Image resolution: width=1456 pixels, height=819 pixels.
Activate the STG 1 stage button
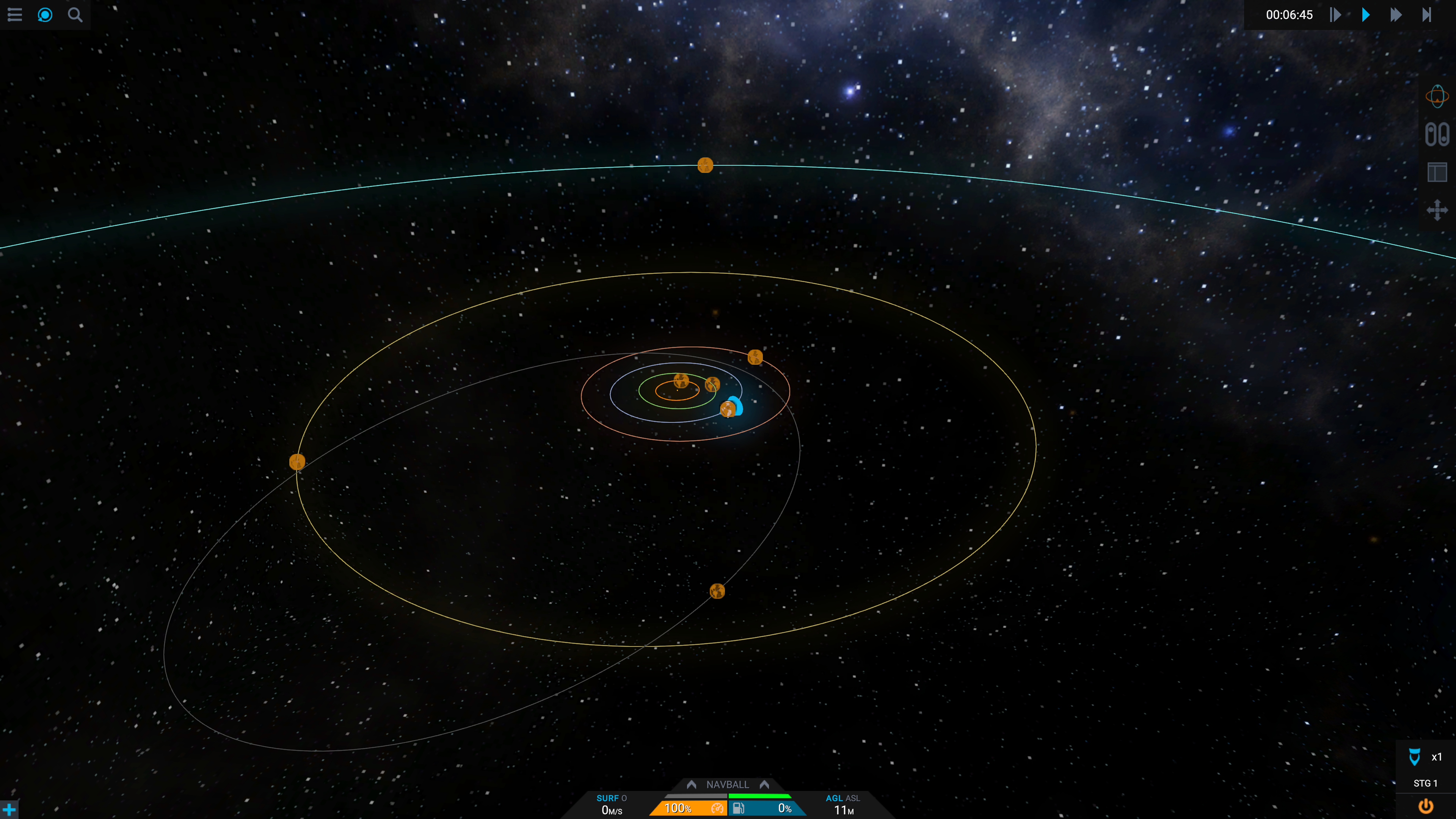(x=1425, y=783)
